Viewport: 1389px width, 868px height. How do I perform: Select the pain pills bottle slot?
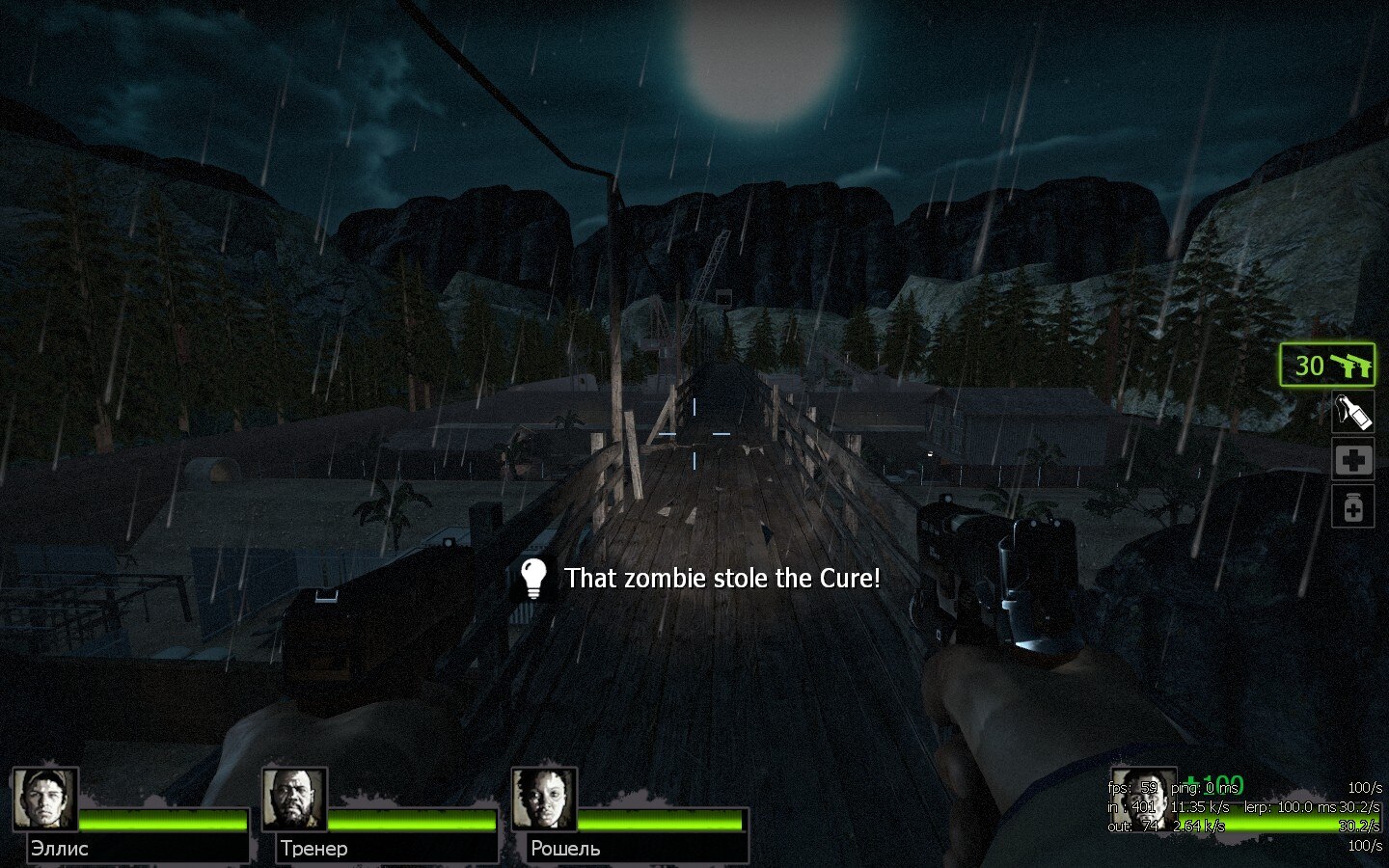tap(1352, 506)
